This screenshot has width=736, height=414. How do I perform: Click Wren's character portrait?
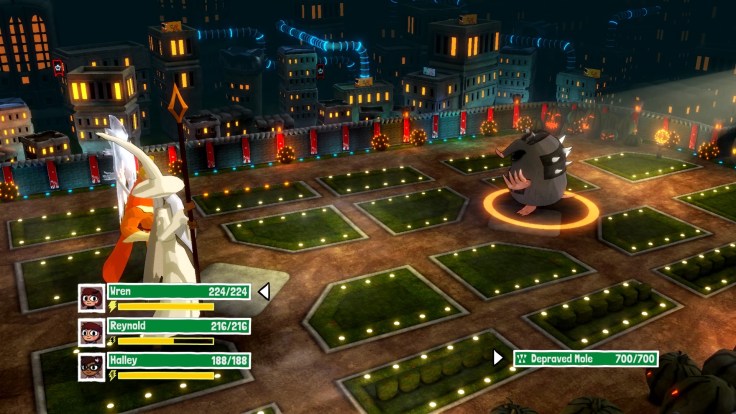(92, 298)
